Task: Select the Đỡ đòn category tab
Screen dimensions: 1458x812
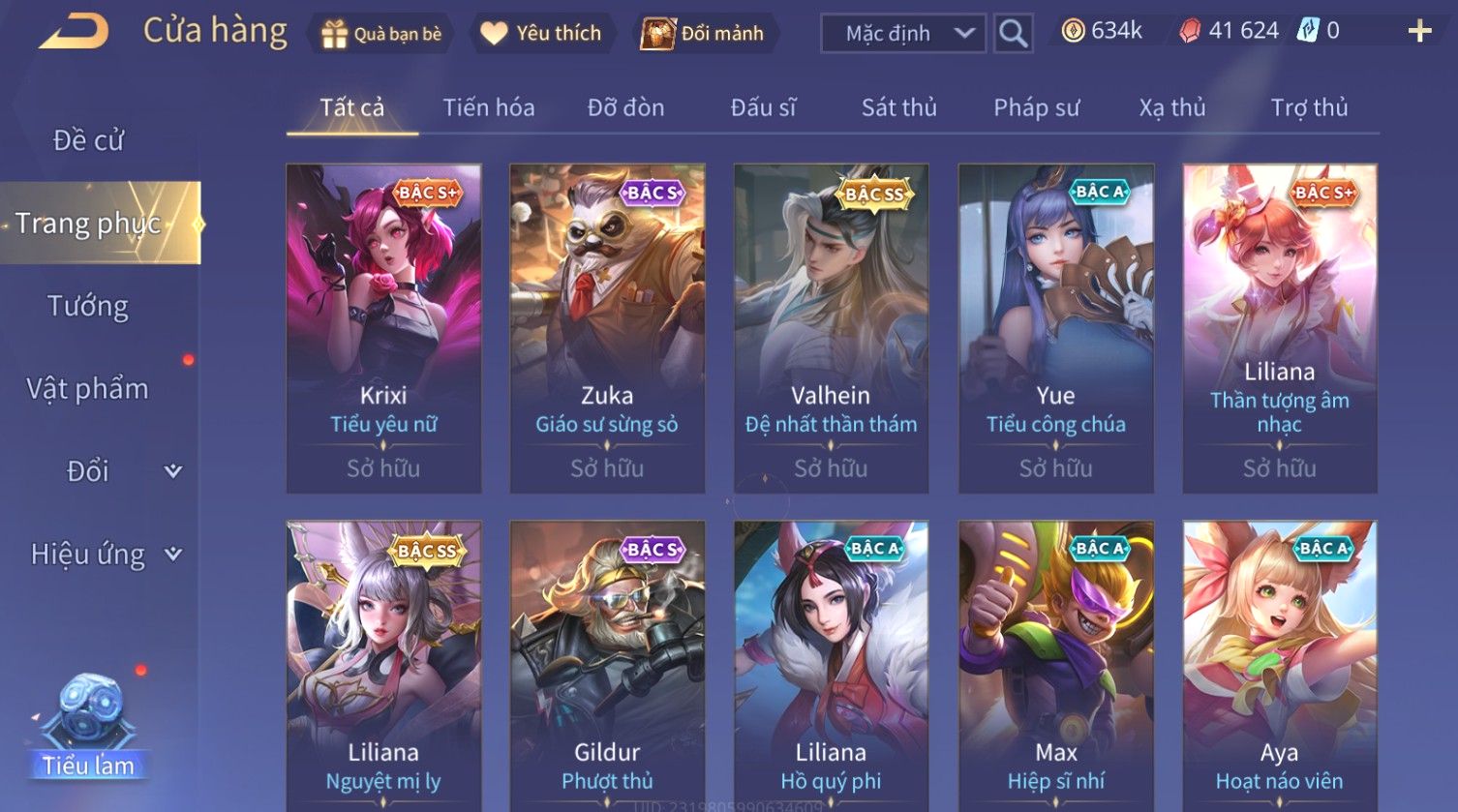Action: pyautogui.click(x=625, y=107)
